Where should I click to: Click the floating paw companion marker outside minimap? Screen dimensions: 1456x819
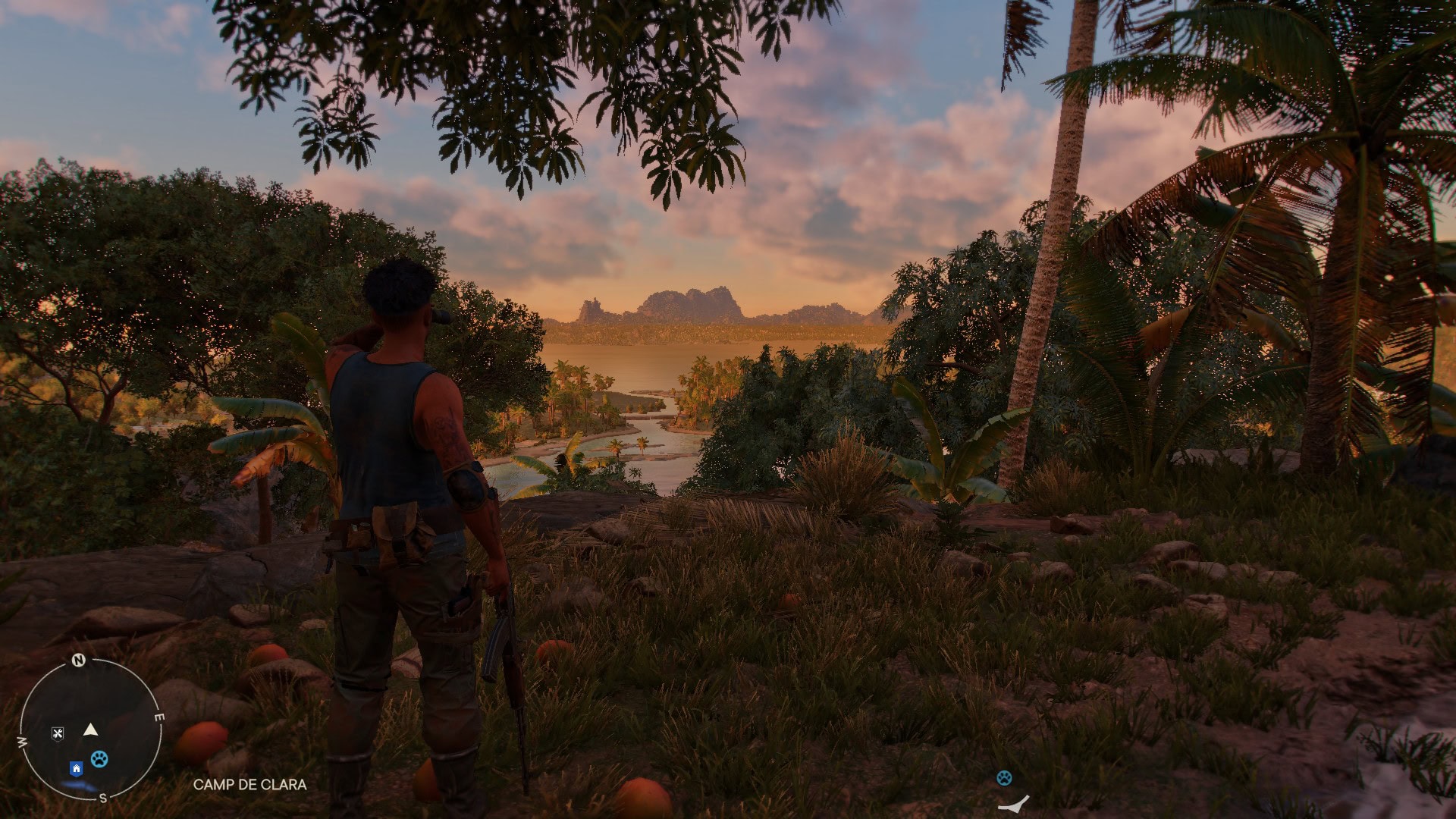click(x=1004, y=777)
